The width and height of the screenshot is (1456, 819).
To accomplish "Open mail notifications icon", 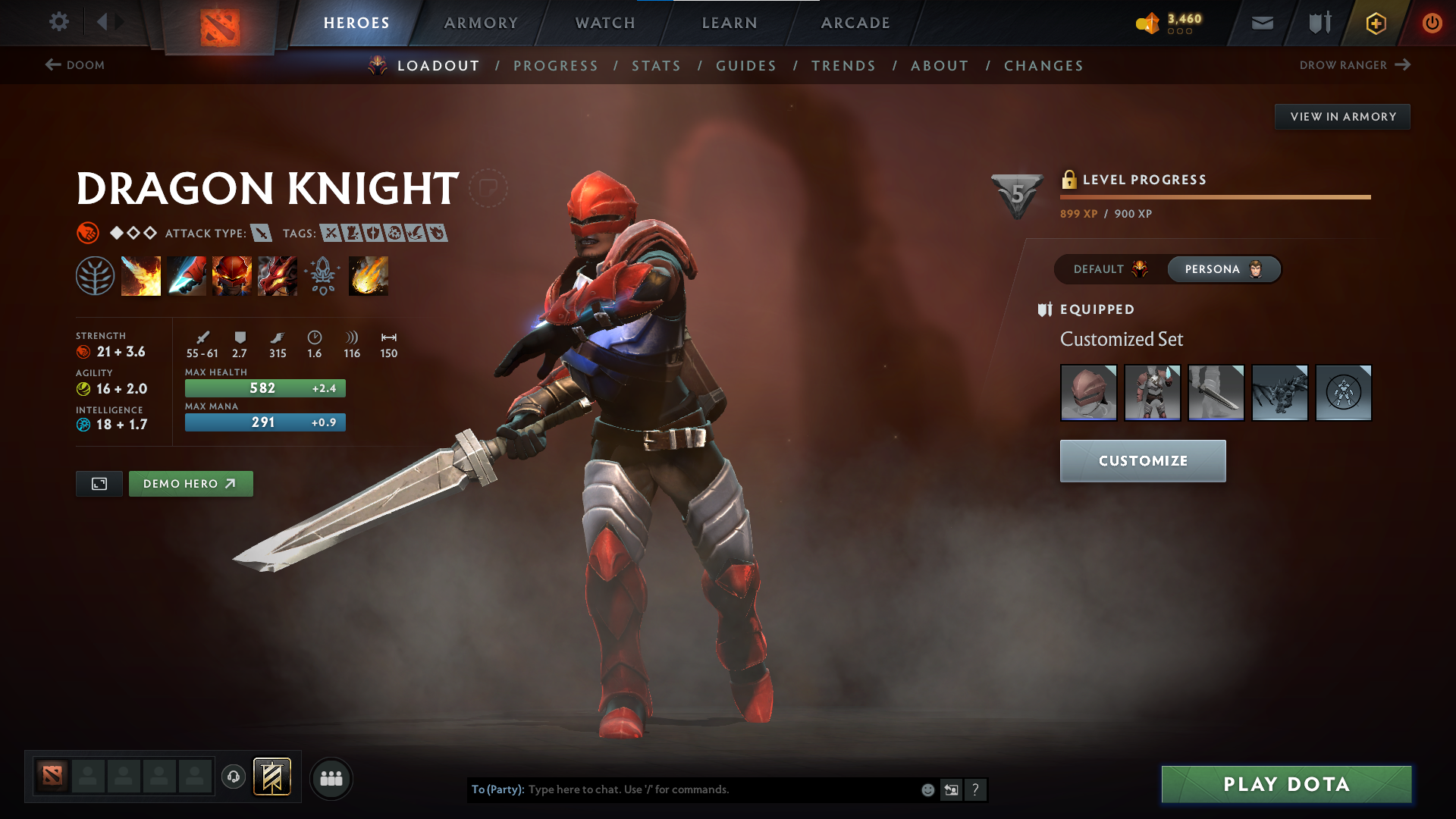I will click(x=1261, y=23).
